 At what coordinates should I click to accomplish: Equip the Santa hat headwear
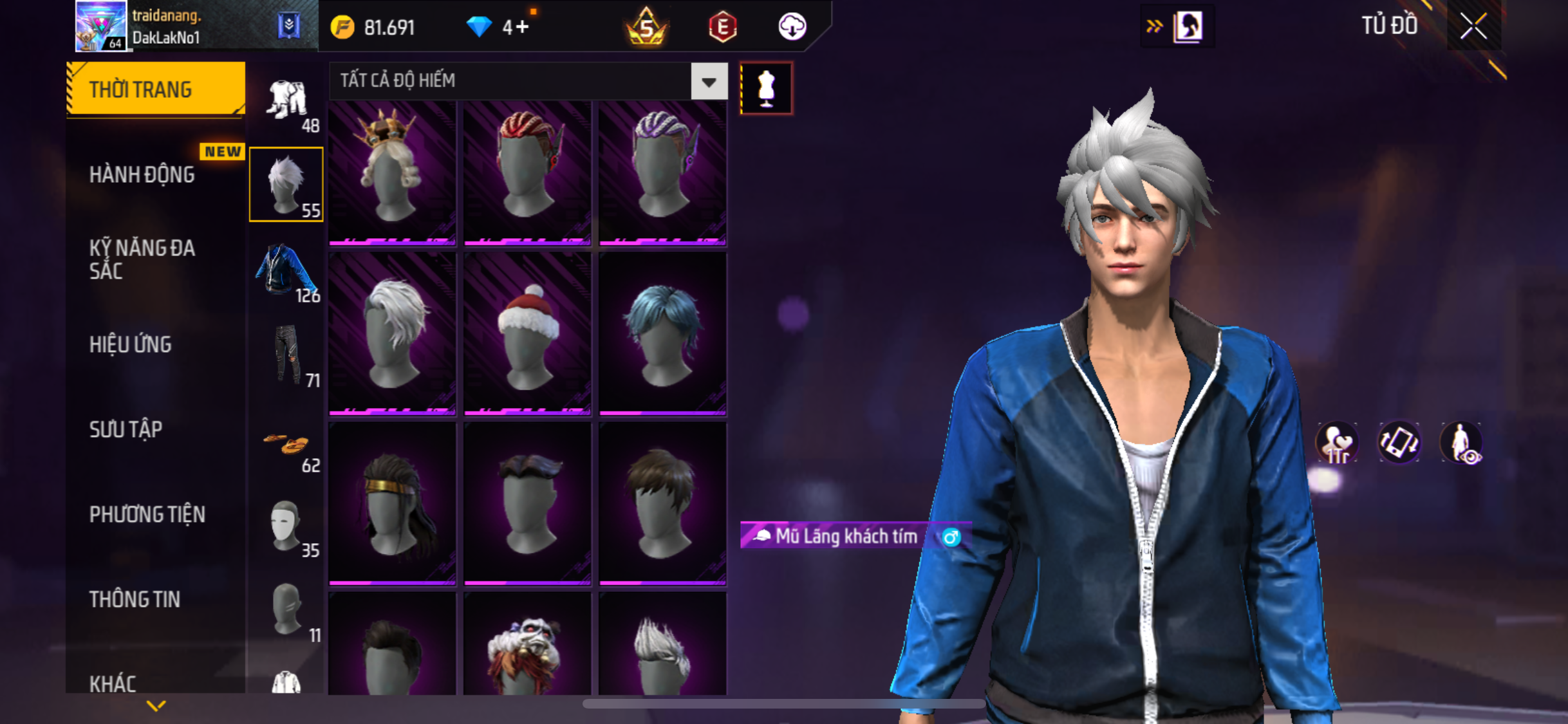pyautogui.click(x=527, y=335)
